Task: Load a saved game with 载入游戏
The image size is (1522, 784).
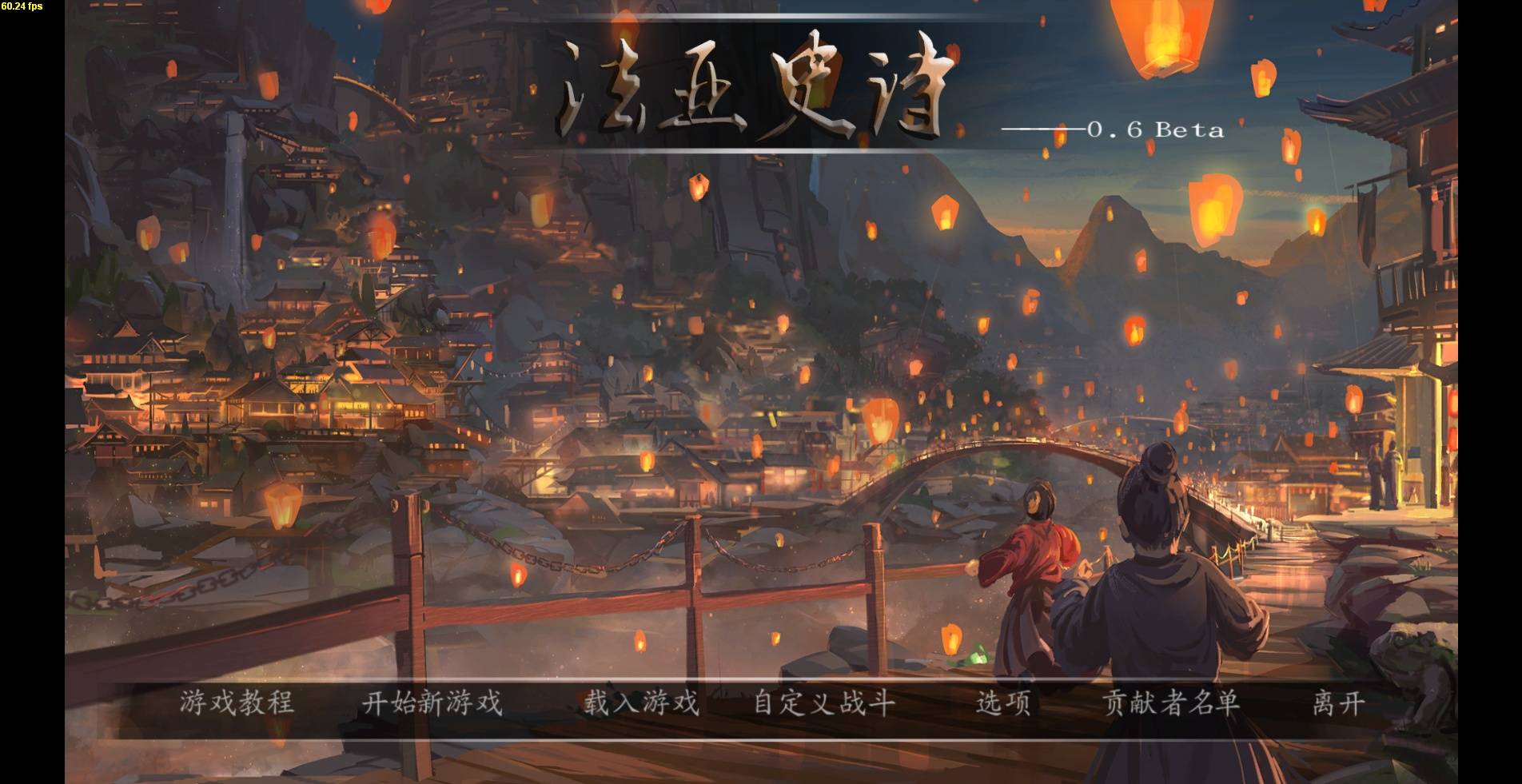Action: coord(640,706)
